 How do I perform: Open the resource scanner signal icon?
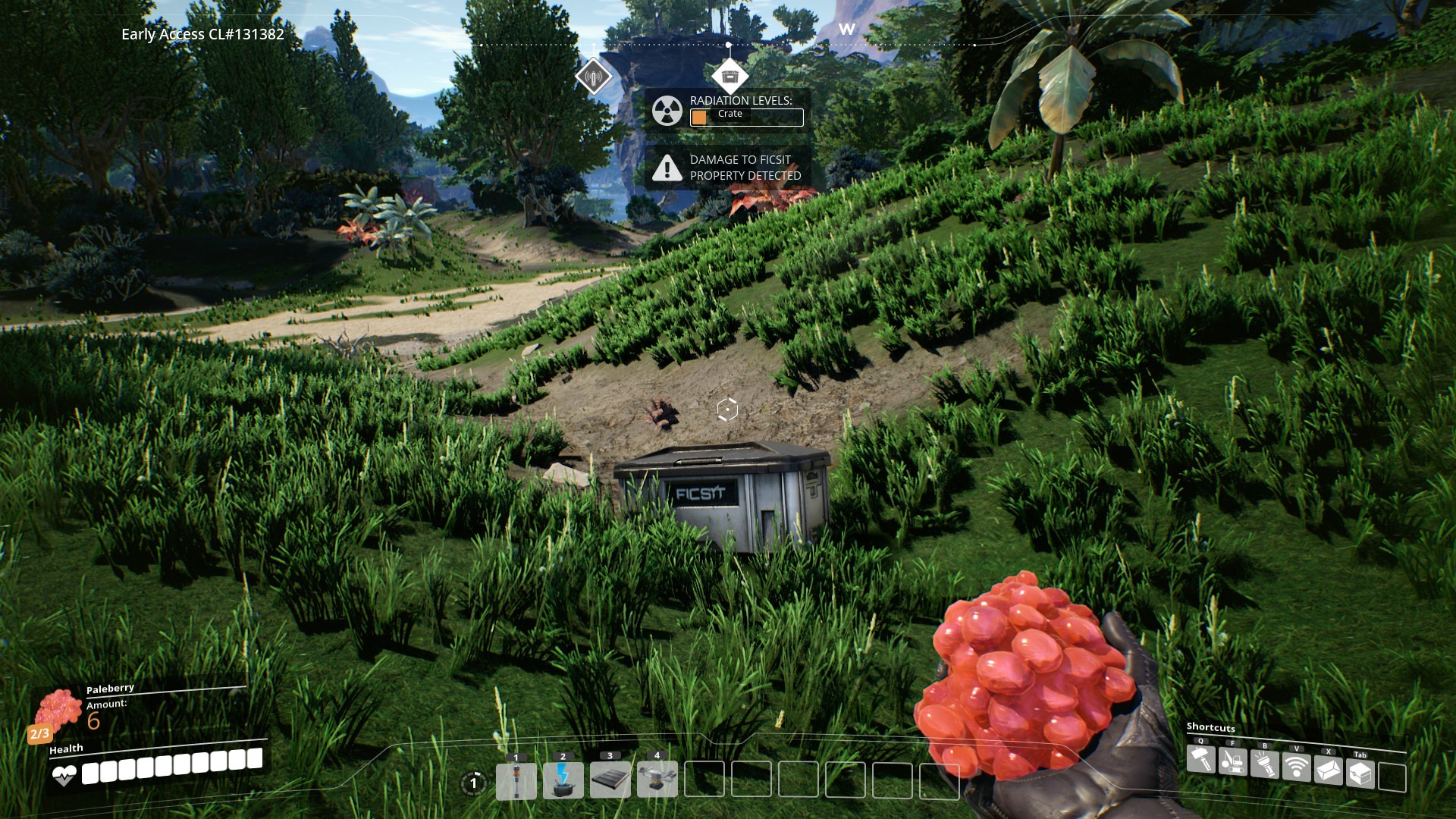[1297, 767]
